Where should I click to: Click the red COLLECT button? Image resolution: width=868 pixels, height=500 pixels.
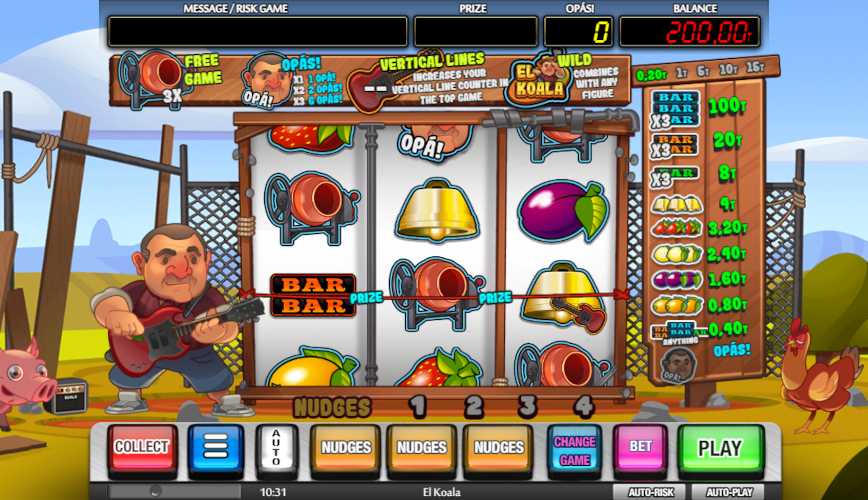[142, 448]
